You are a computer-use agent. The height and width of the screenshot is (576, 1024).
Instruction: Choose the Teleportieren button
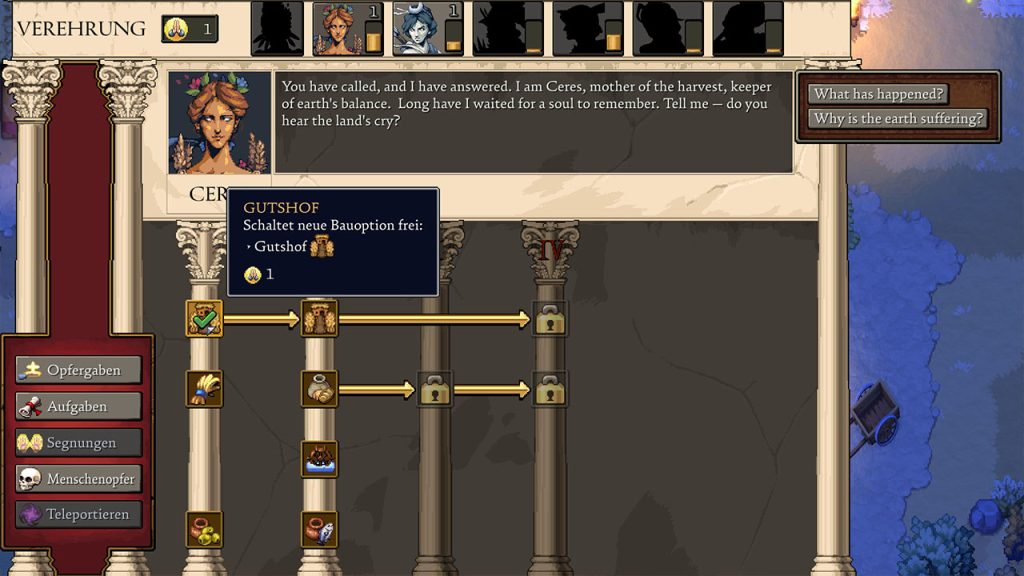tap(79, 515)
